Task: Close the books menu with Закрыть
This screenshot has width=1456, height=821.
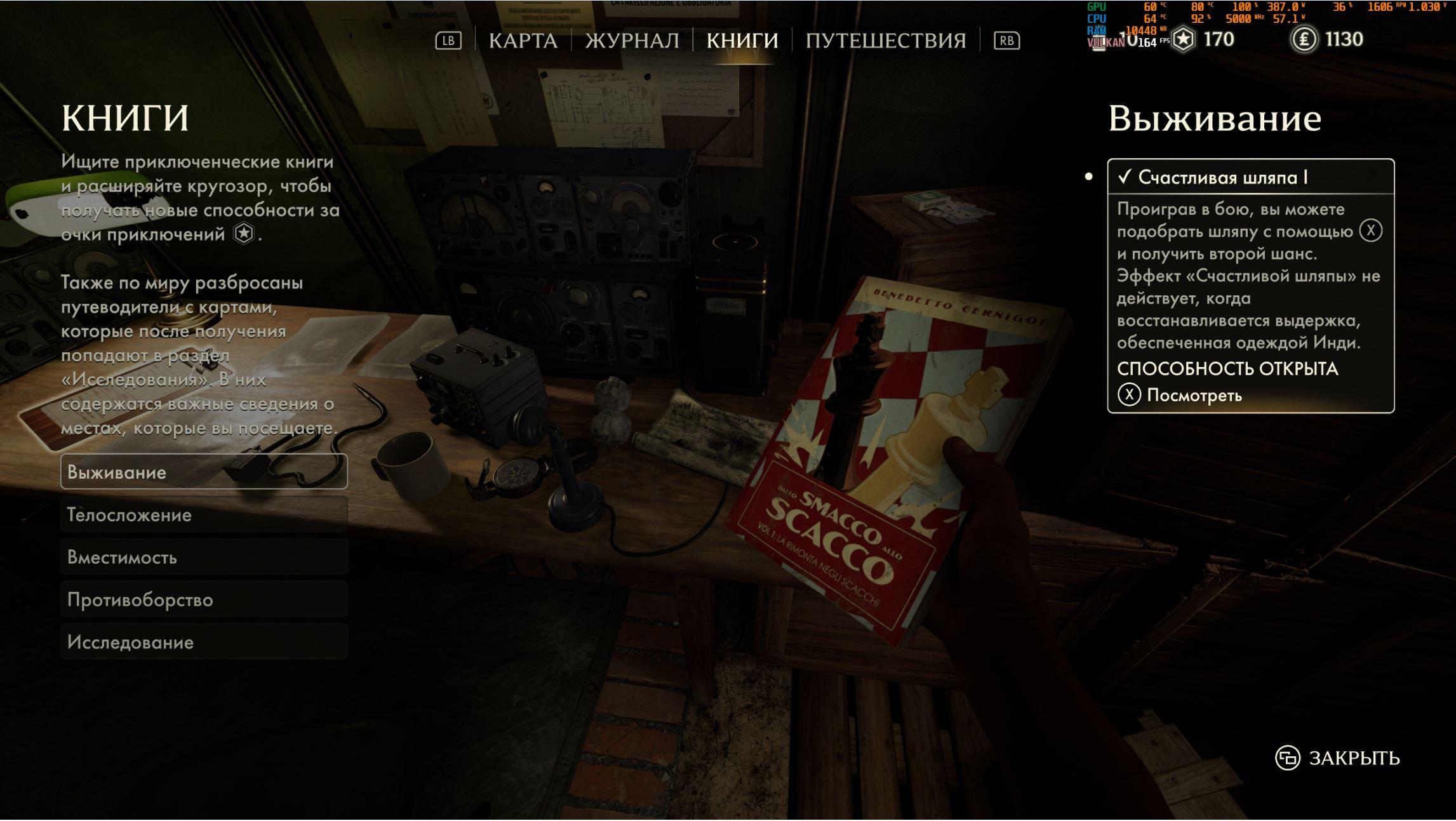Action: pos(1338,758)
